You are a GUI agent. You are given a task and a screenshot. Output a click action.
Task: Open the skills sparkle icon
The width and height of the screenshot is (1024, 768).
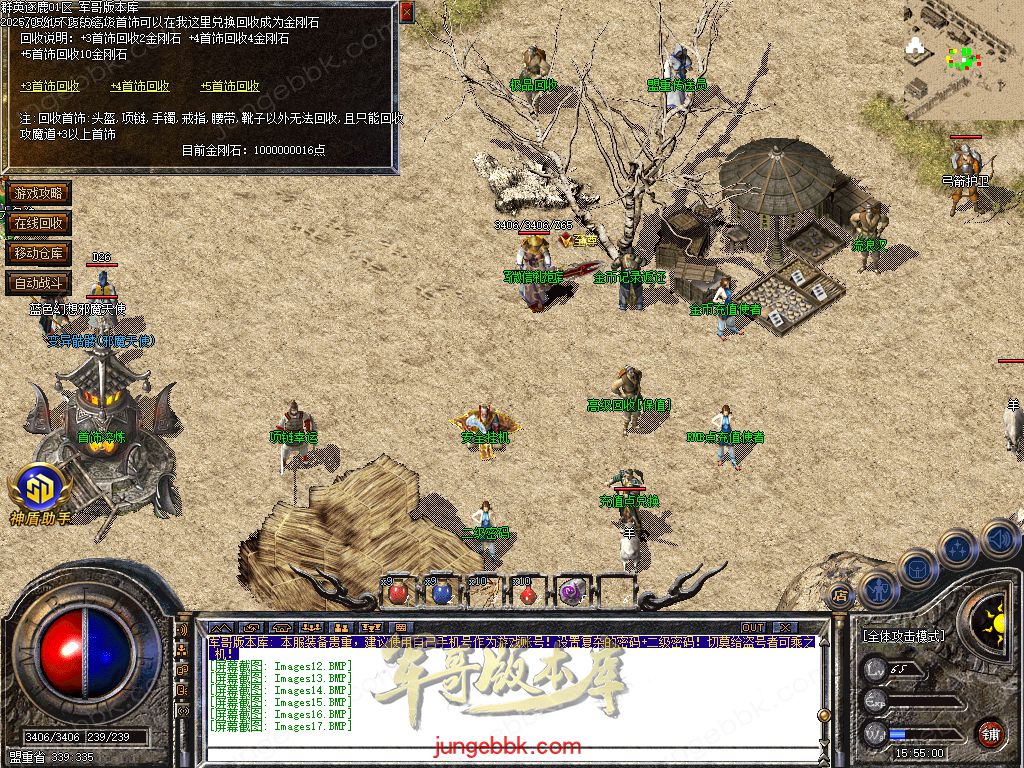[957, 548]
